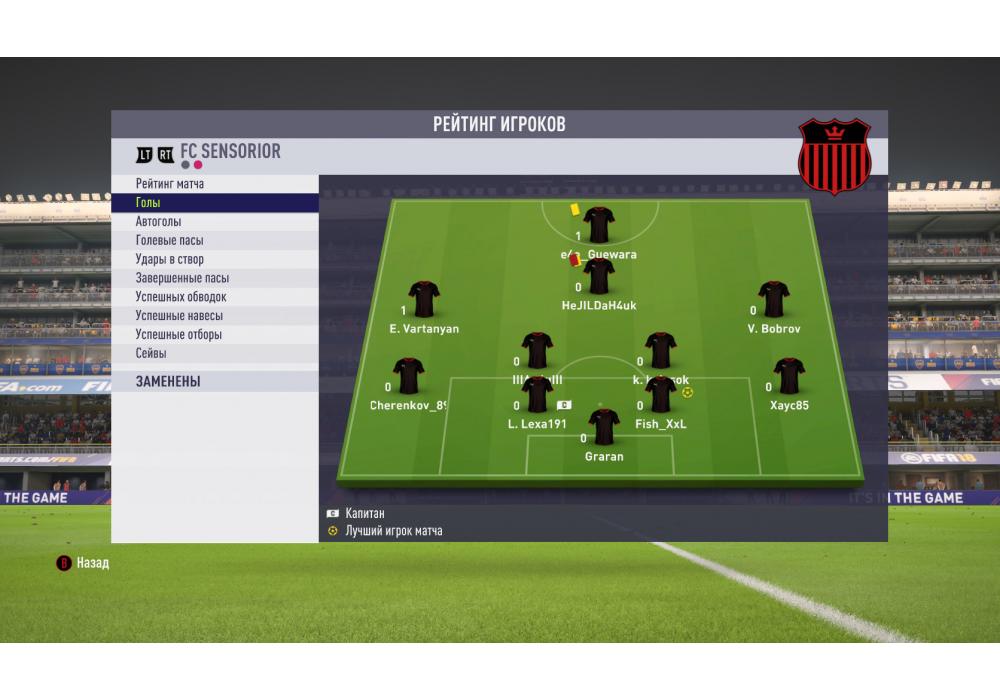Choose player Xayc85 on the pitch
Image resolution: width=1000 pixels, height=700 pixels.
coord(789,377)
